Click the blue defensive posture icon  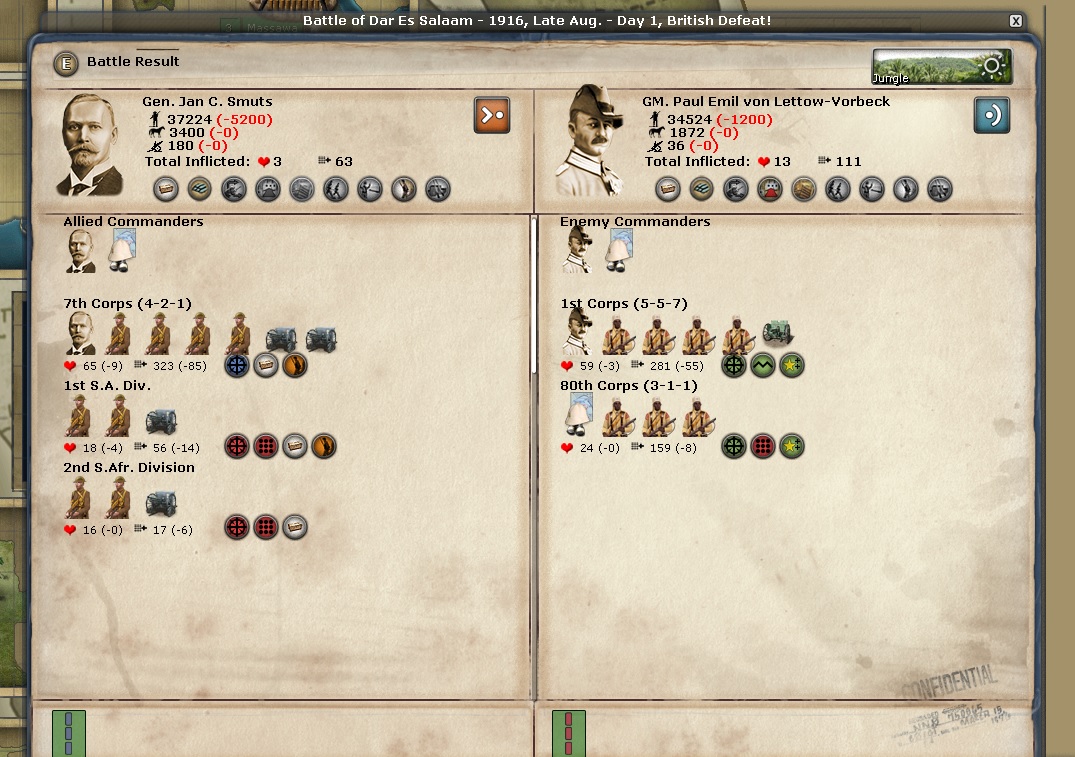pyautogui.click(x=992, y=115)
